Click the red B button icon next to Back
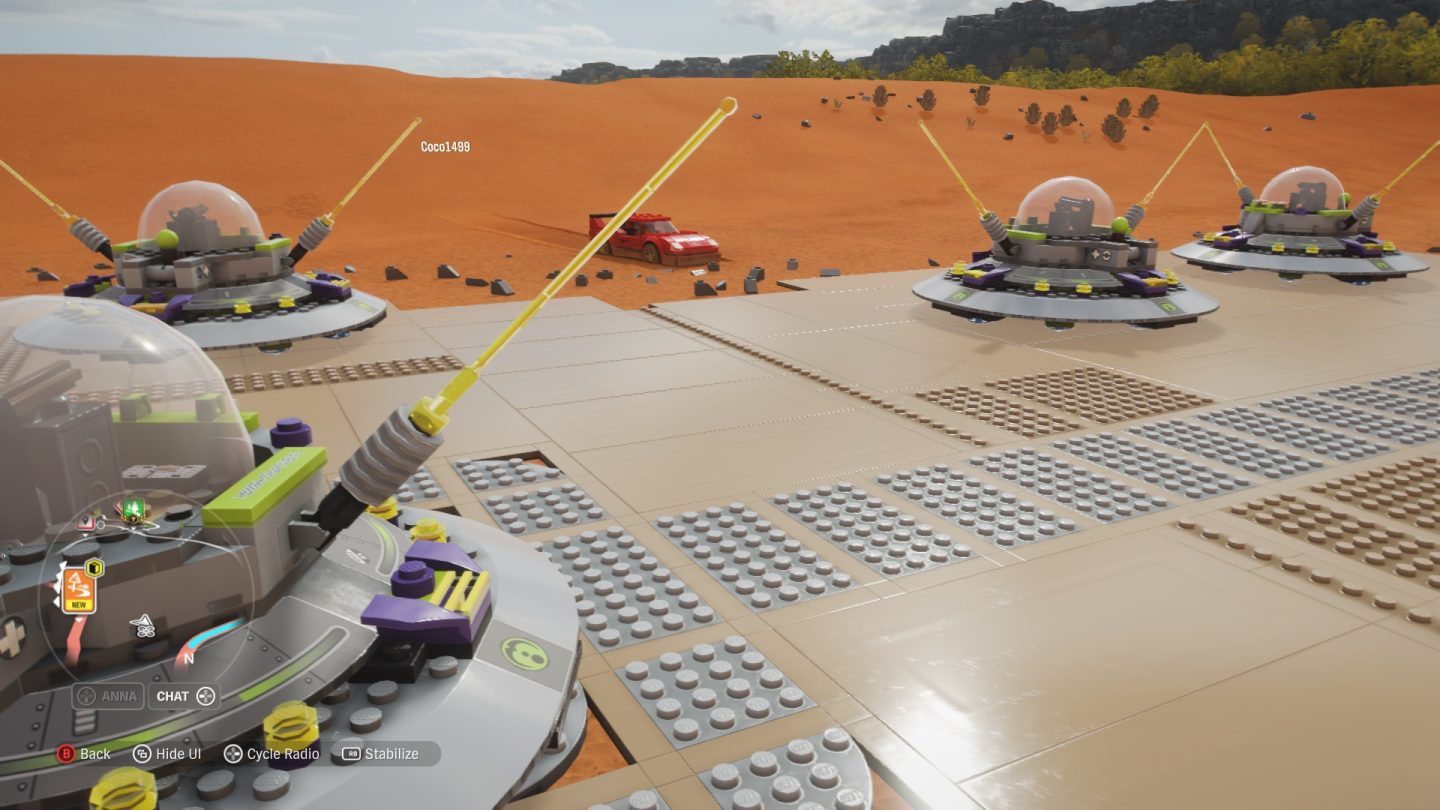1440x810 pixels. 64,754
